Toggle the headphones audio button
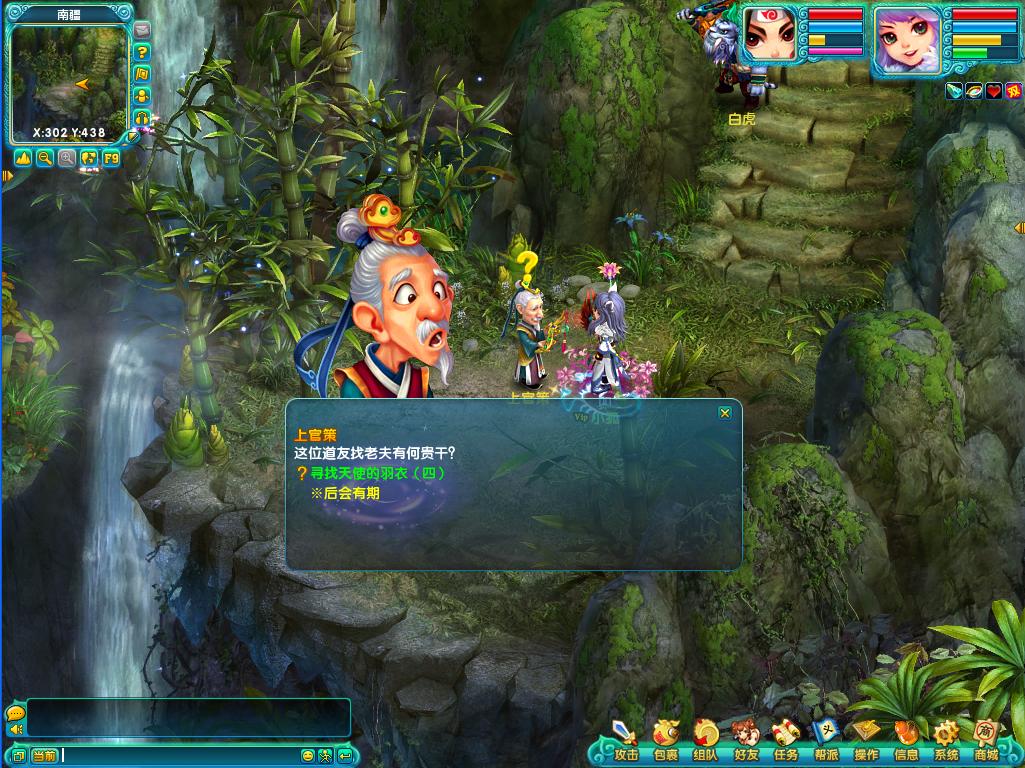The image size is (1025, 768). 142,118
